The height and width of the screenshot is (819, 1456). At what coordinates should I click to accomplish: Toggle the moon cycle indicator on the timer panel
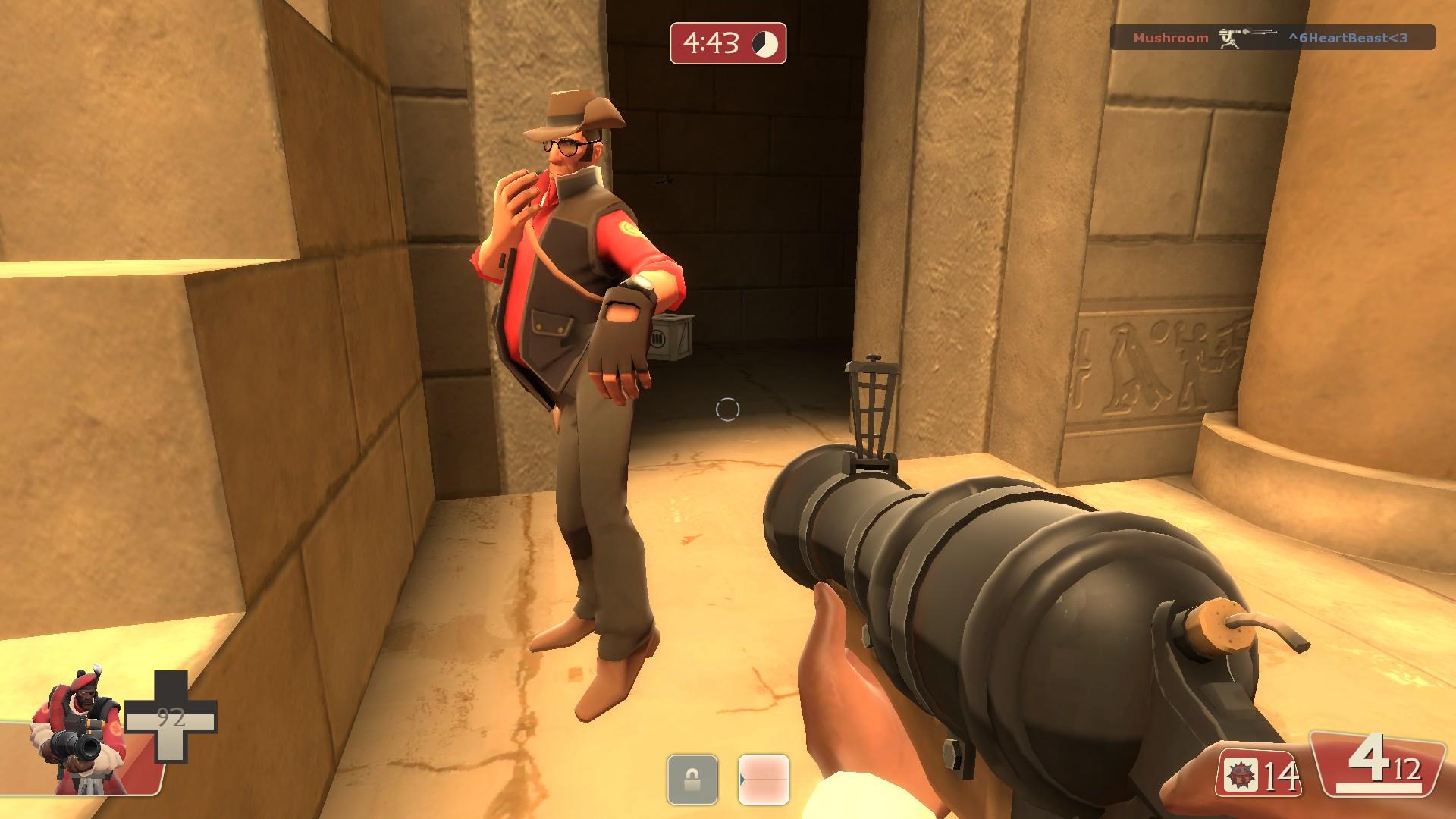tap(765, 42)
